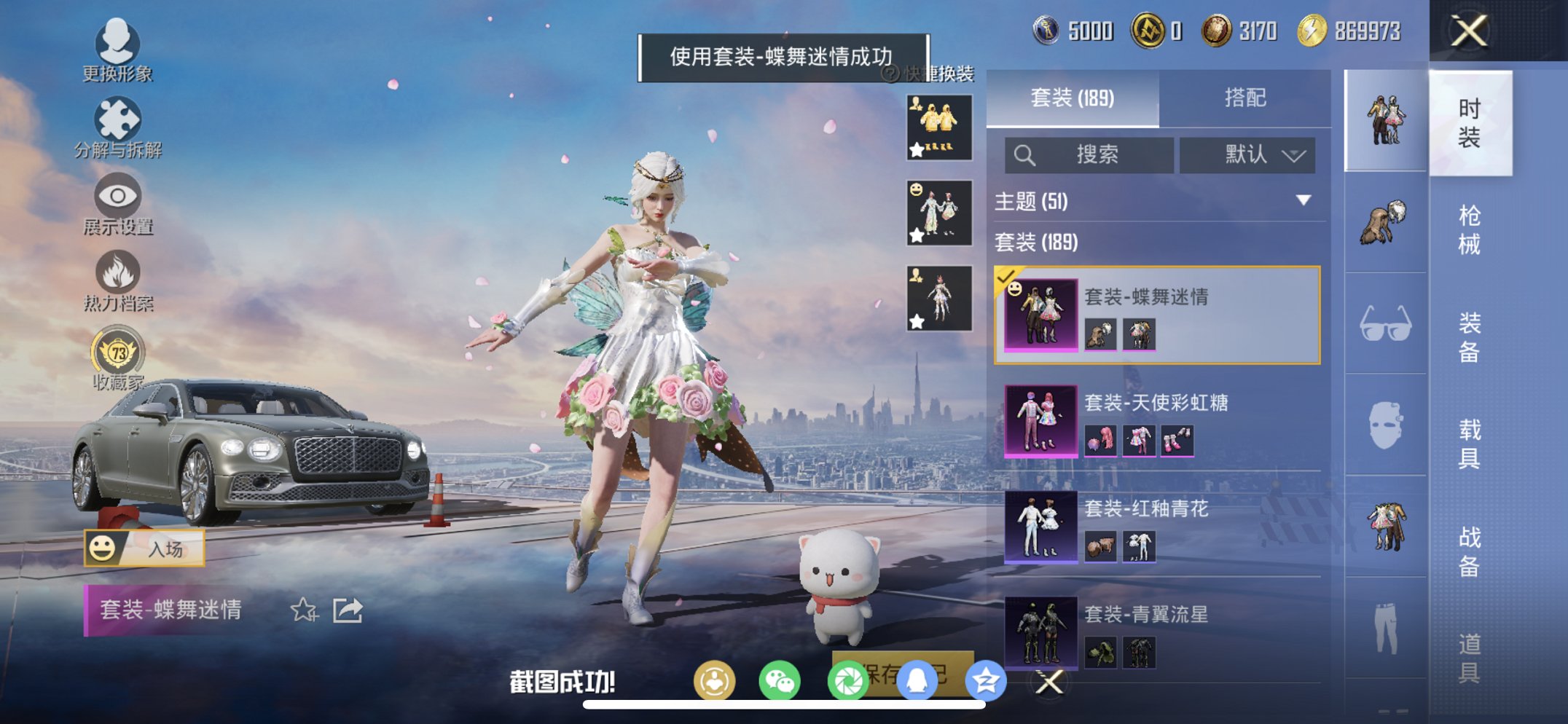Open the 更换形象 character change panel
The height and width of the screenshot is (724, 1568).
click(119, 55)
